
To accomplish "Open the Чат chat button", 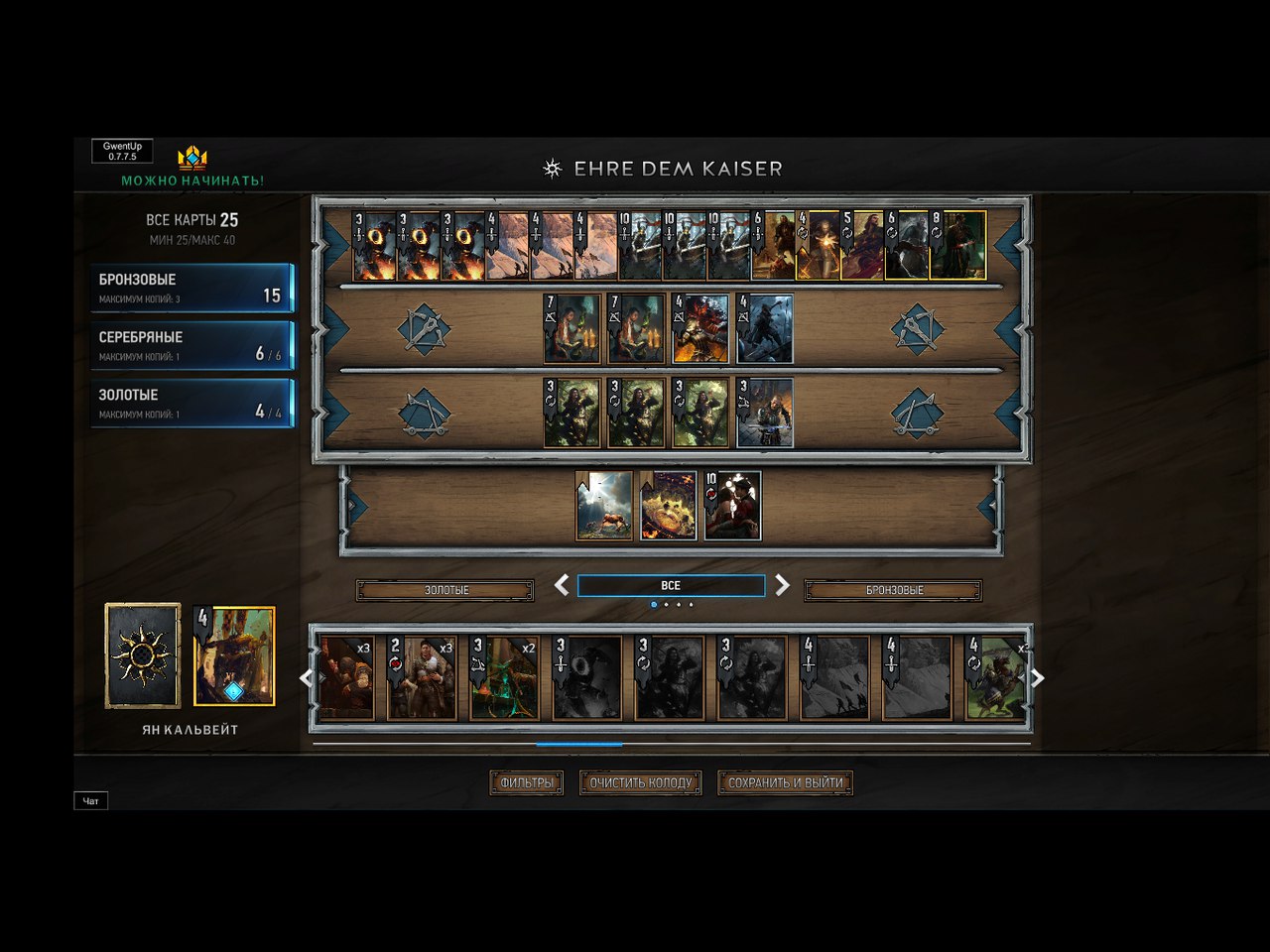I will [90, 800].
